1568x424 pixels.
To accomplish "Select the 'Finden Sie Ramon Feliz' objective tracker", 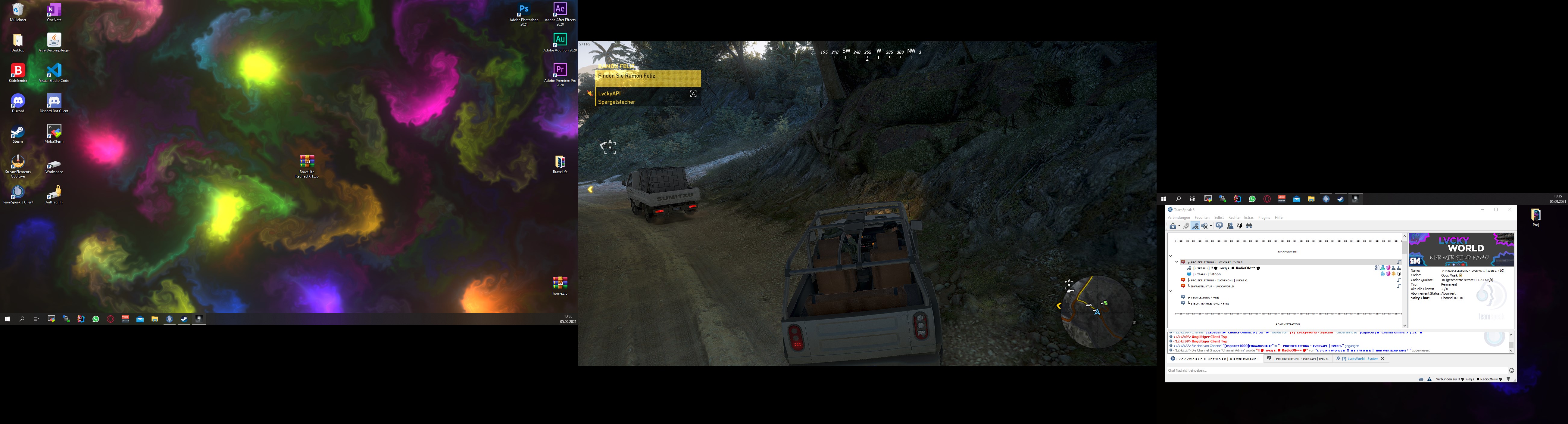I will tap(648, 76).
